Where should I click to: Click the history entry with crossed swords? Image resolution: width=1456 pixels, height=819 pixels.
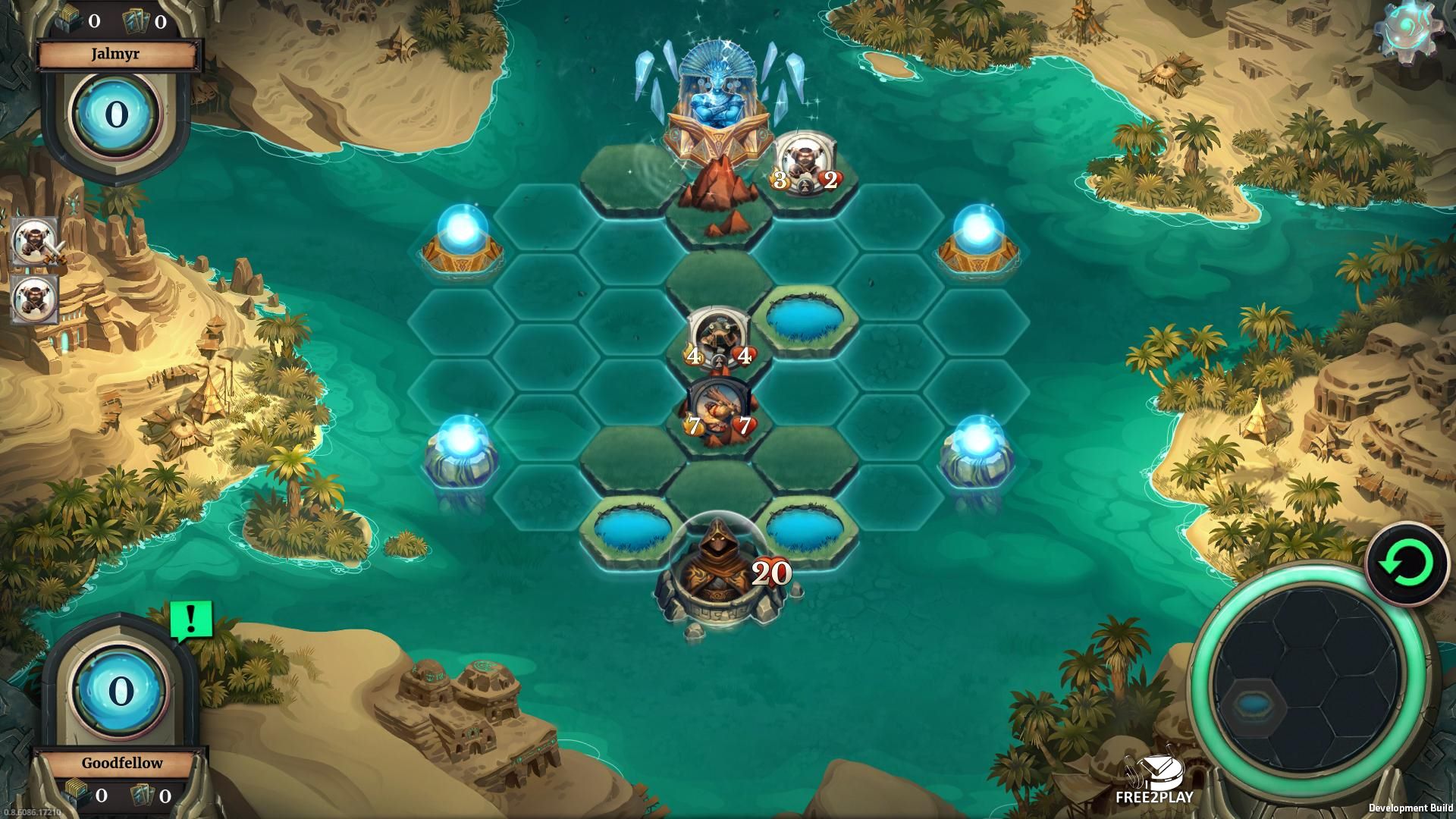click(36, 240)
